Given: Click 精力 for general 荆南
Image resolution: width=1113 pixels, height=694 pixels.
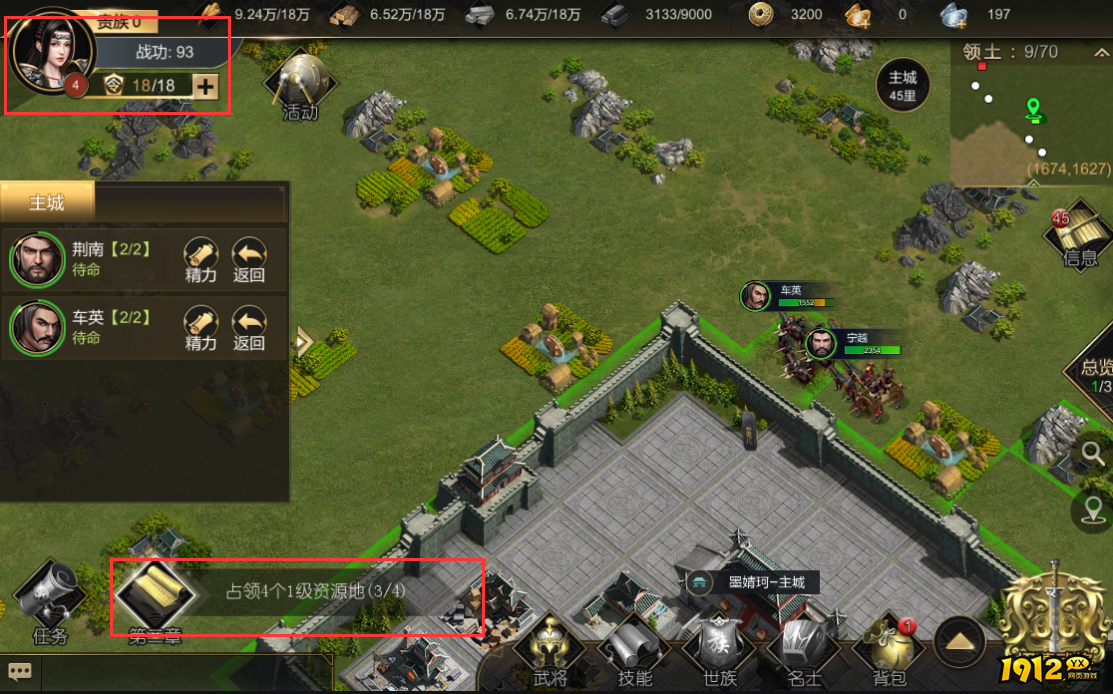Looking at the screenshot, I should click(201, 259).
